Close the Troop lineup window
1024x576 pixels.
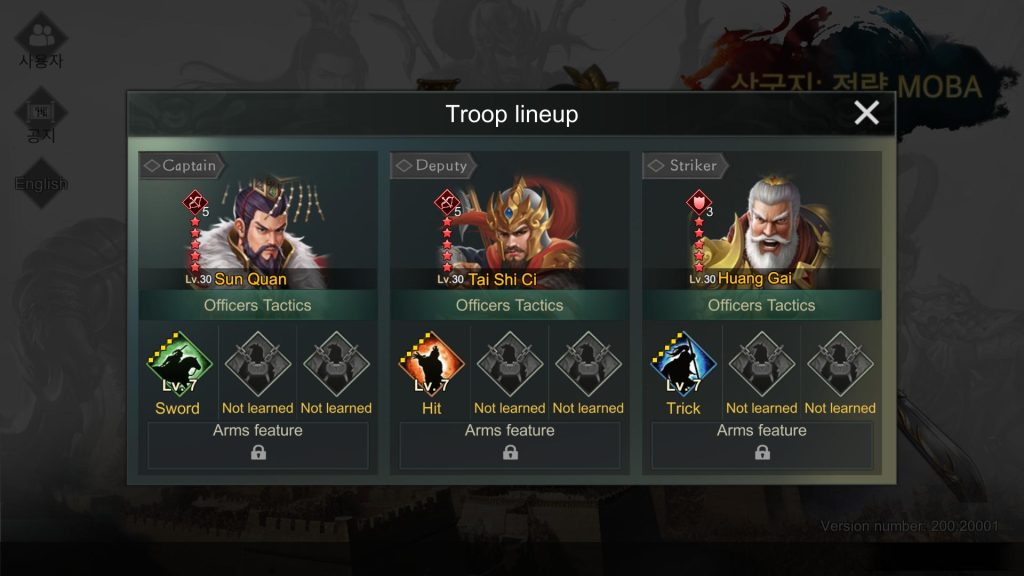tap(866, 113)
